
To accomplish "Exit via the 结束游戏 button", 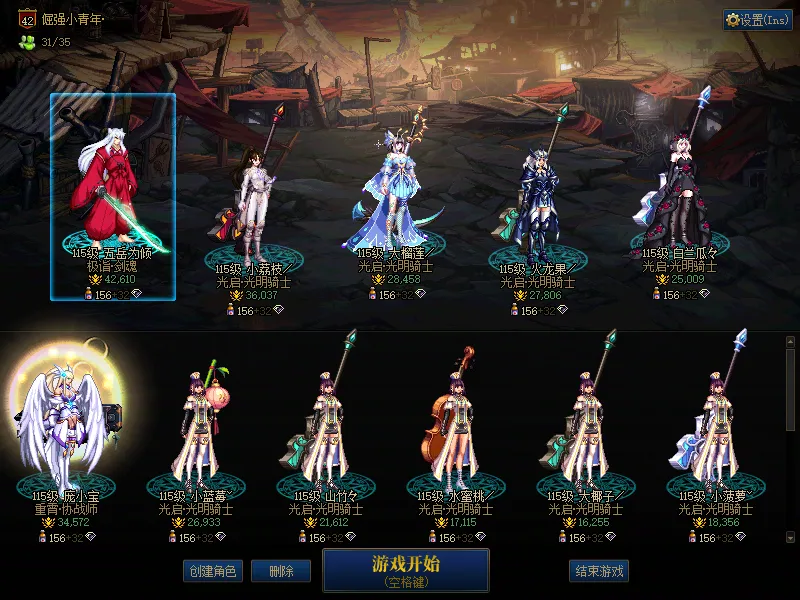I will pos(598,571).
